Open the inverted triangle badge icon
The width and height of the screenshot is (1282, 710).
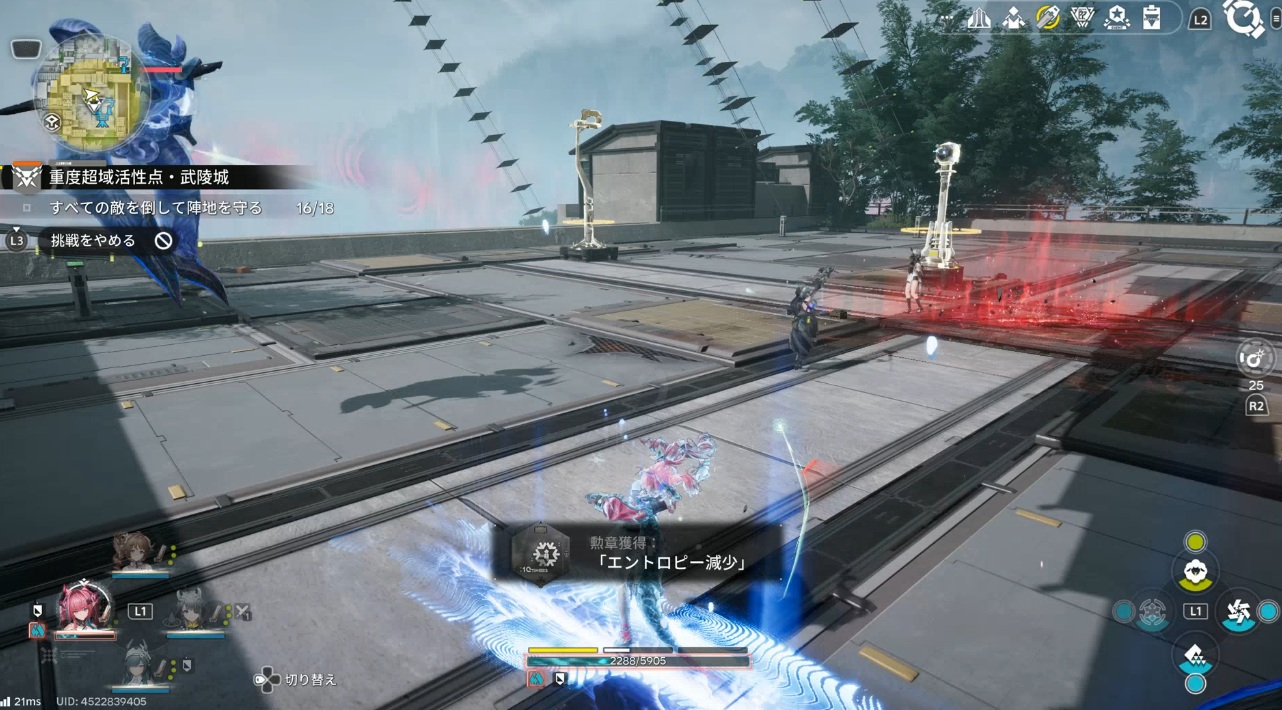tap(1083, 18)
